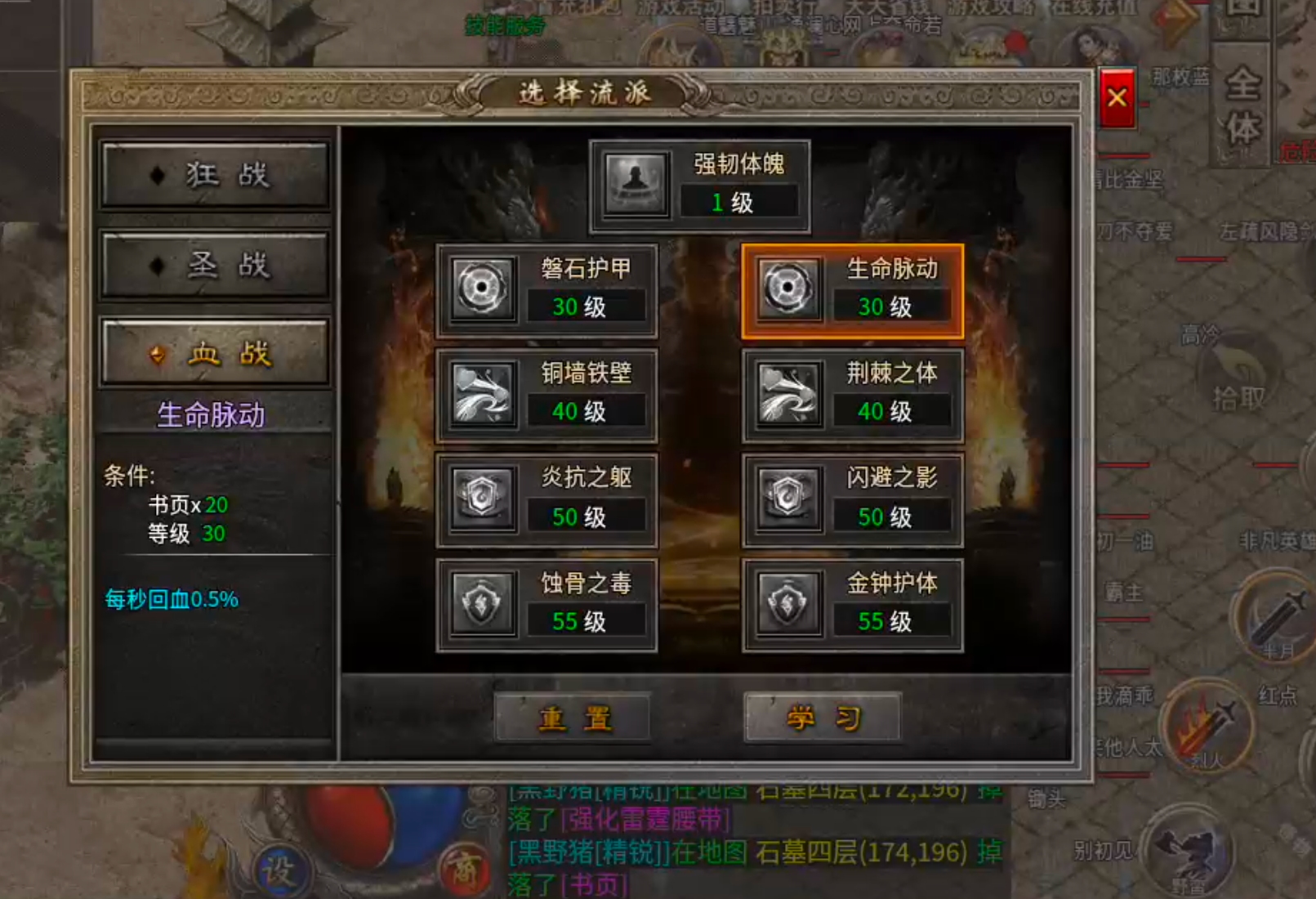Viewport: 1316px width, 899px height.
Task: Select the 血战 school tab
Action: [214, 353]
